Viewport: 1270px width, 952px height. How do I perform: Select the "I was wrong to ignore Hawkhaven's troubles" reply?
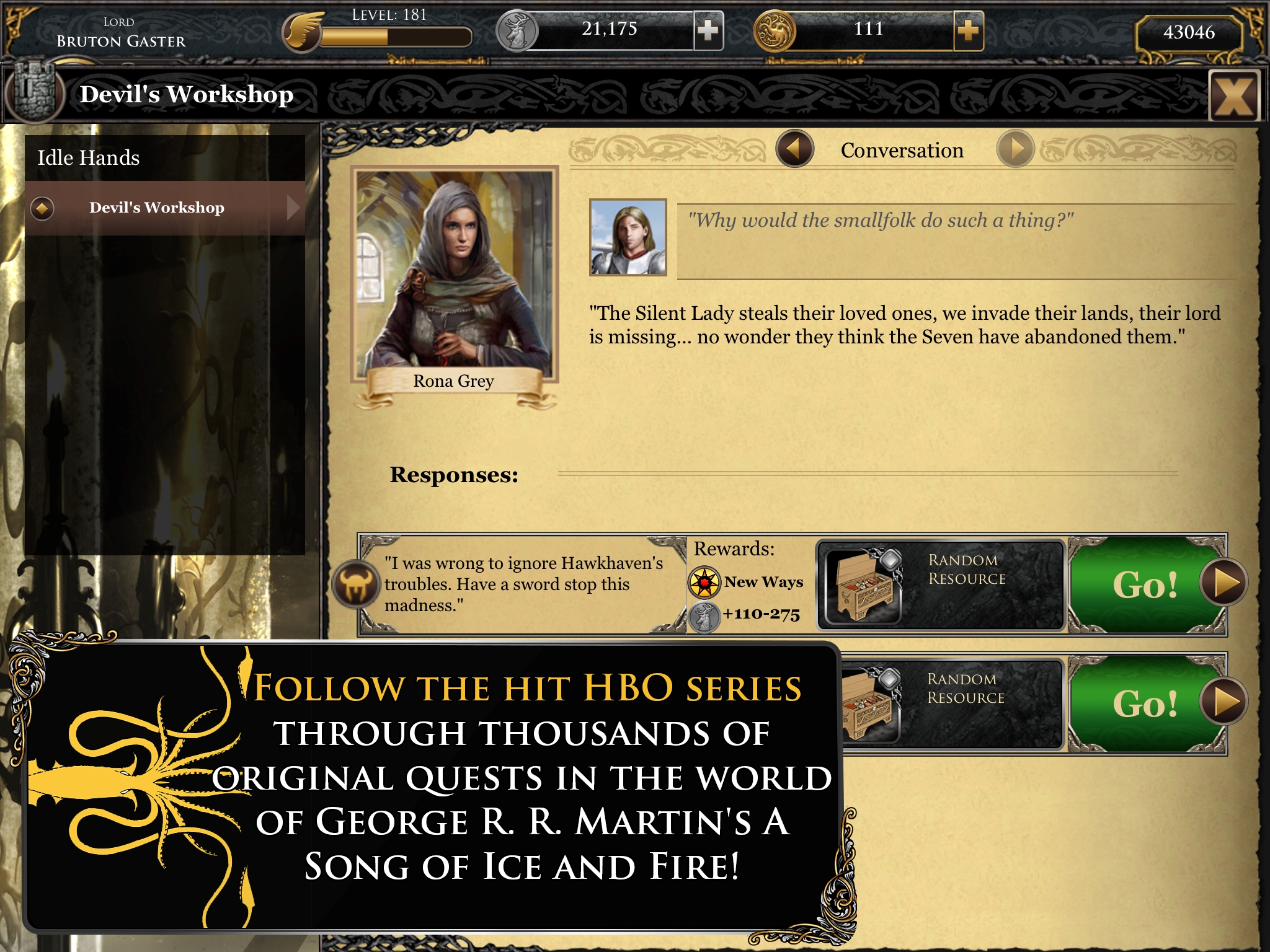[x=523, y=584]
